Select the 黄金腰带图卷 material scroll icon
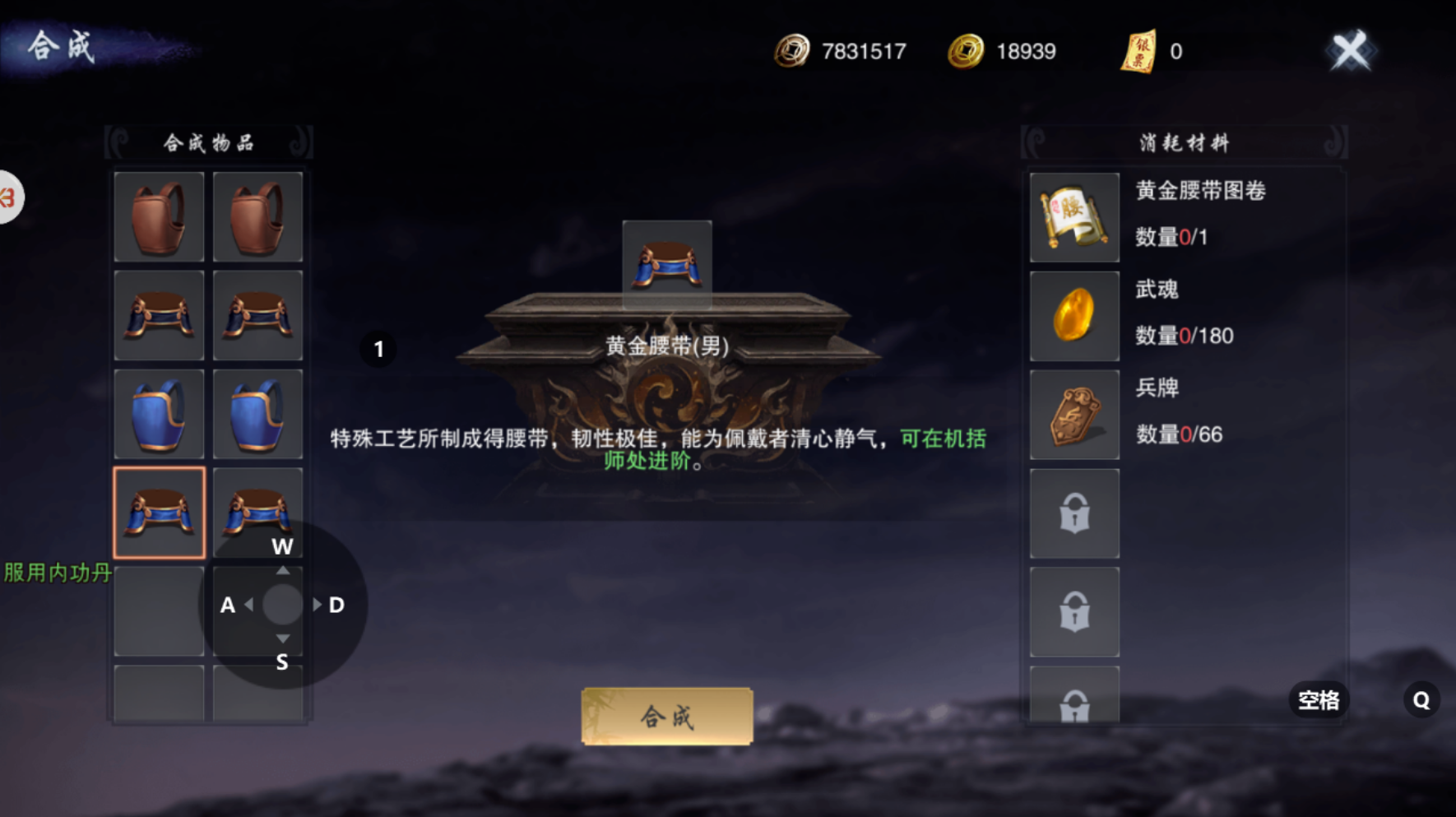 pos(1073,217)
